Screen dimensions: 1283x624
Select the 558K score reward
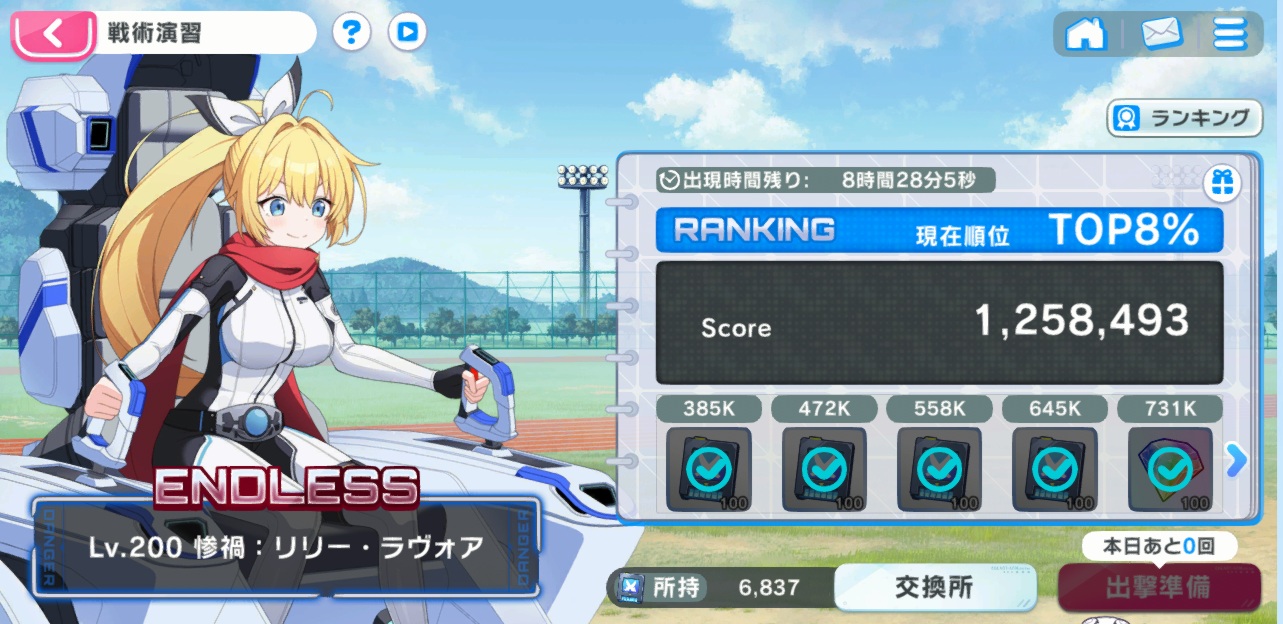939,468
